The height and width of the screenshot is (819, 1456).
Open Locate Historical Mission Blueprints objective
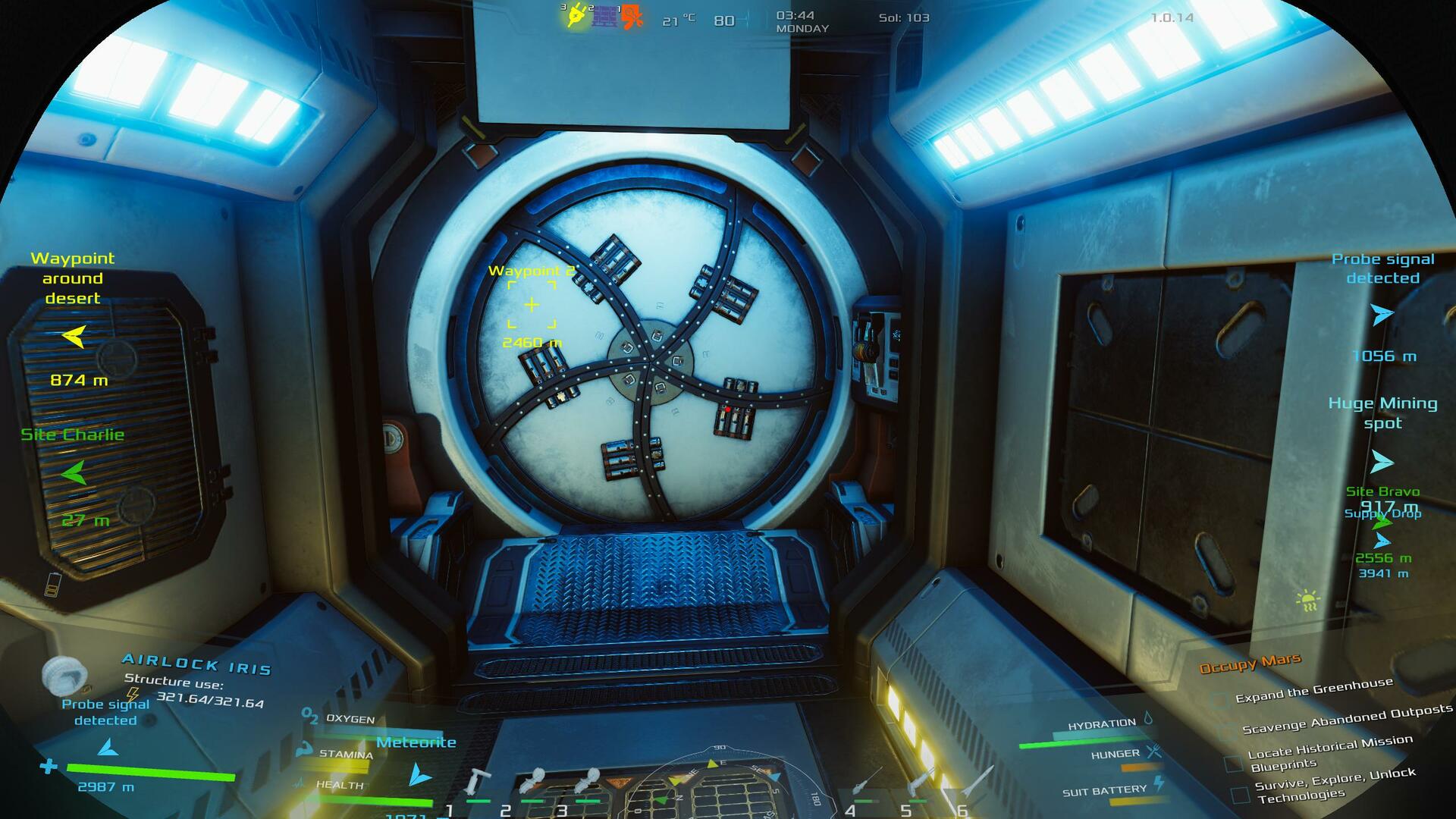[x=1329, y=752]
